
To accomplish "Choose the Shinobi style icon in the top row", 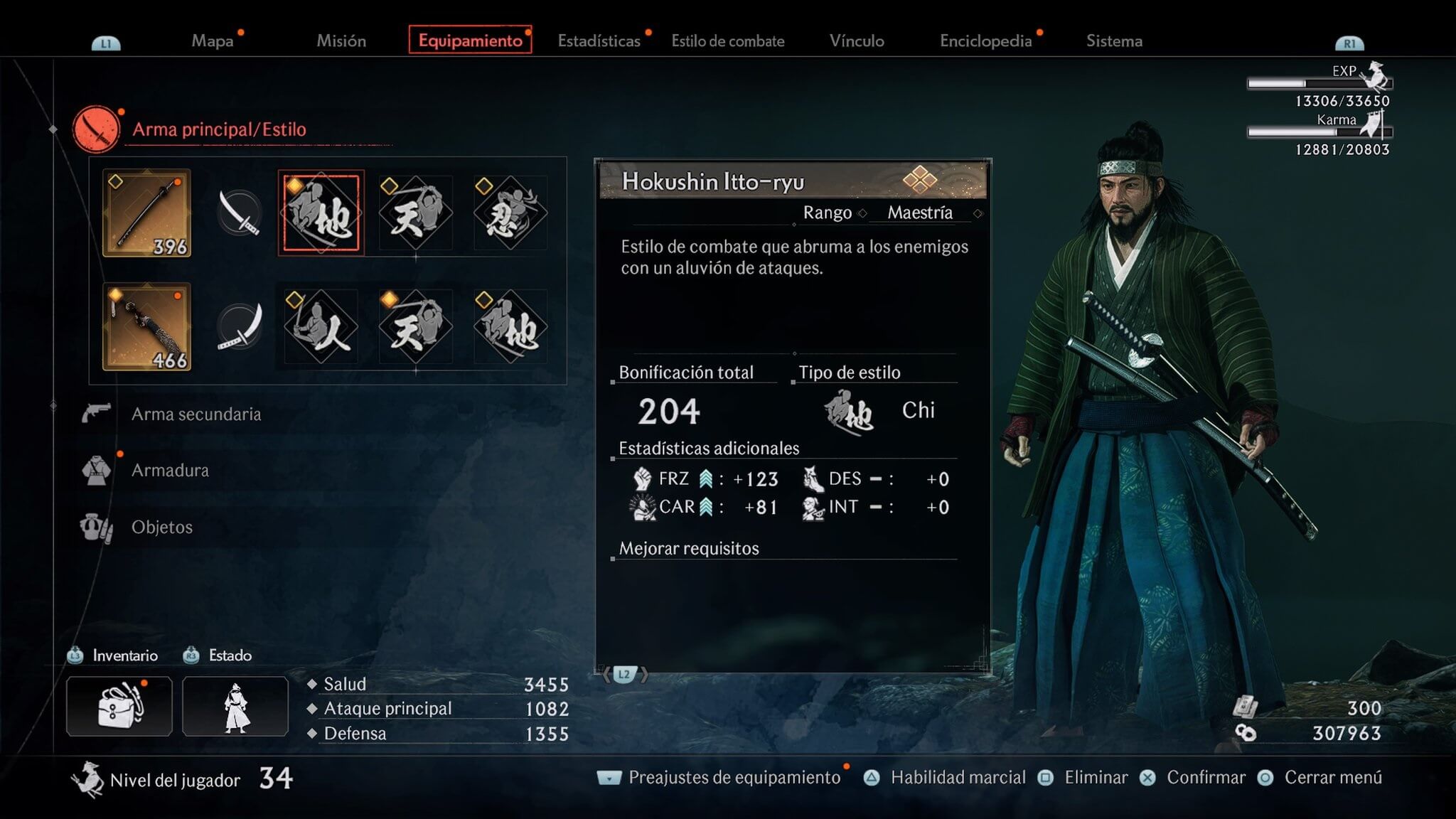I will [510, 213].
